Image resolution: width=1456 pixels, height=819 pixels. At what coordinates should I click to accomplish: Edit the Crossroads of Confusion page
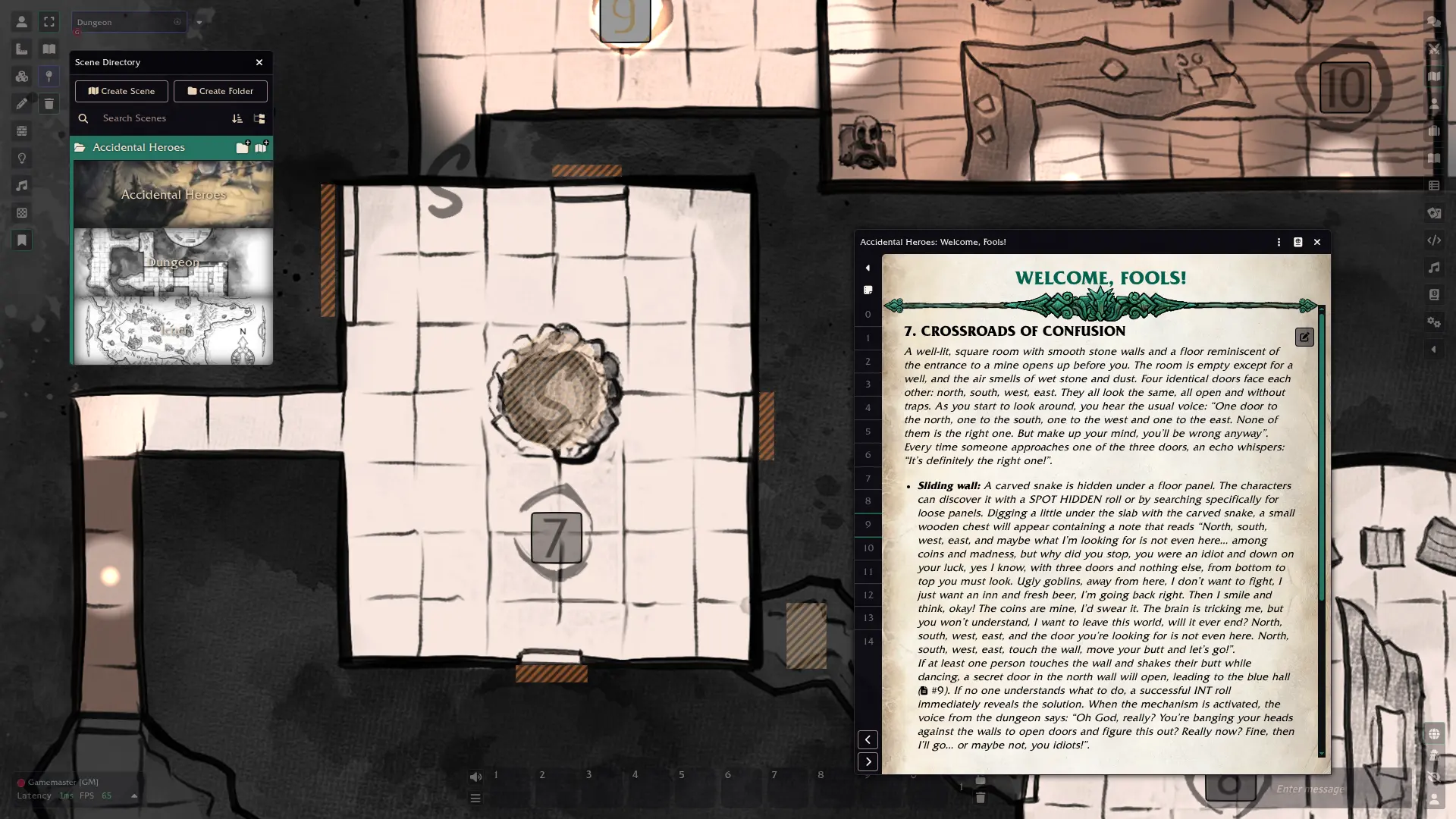[1304, 337]
